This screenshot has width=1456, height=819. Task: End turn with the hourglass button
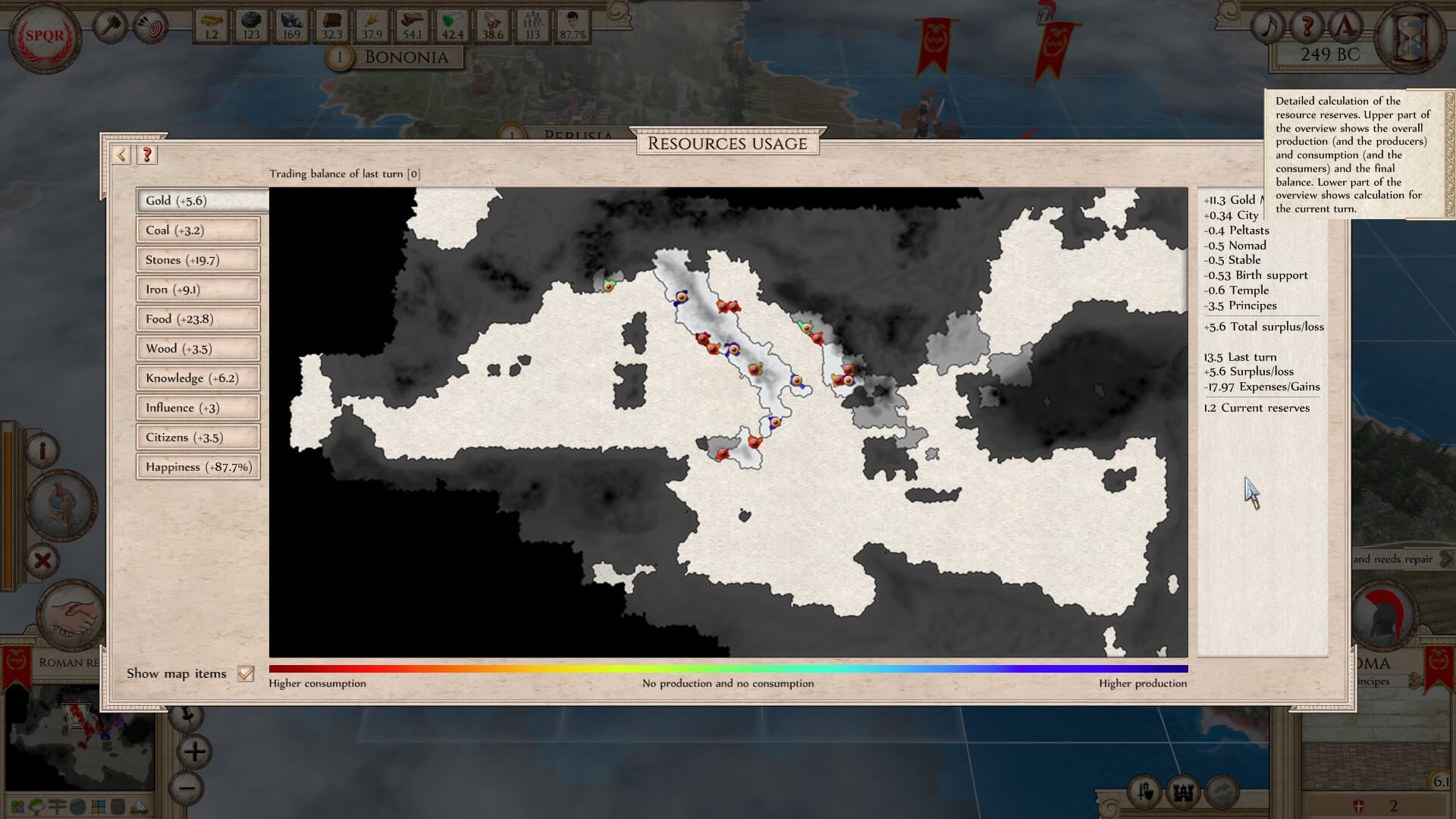(x=1413, y=36)
